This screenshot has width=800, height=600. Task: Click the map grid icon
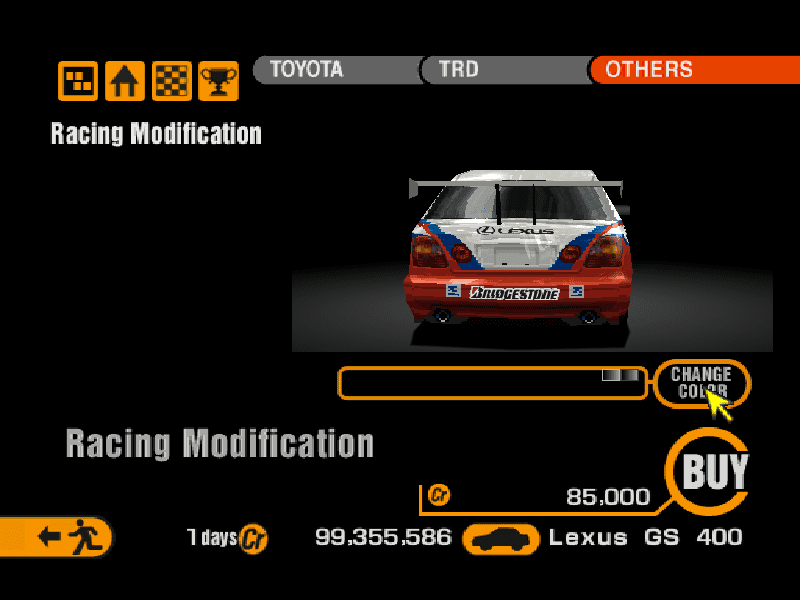point(78,81)
